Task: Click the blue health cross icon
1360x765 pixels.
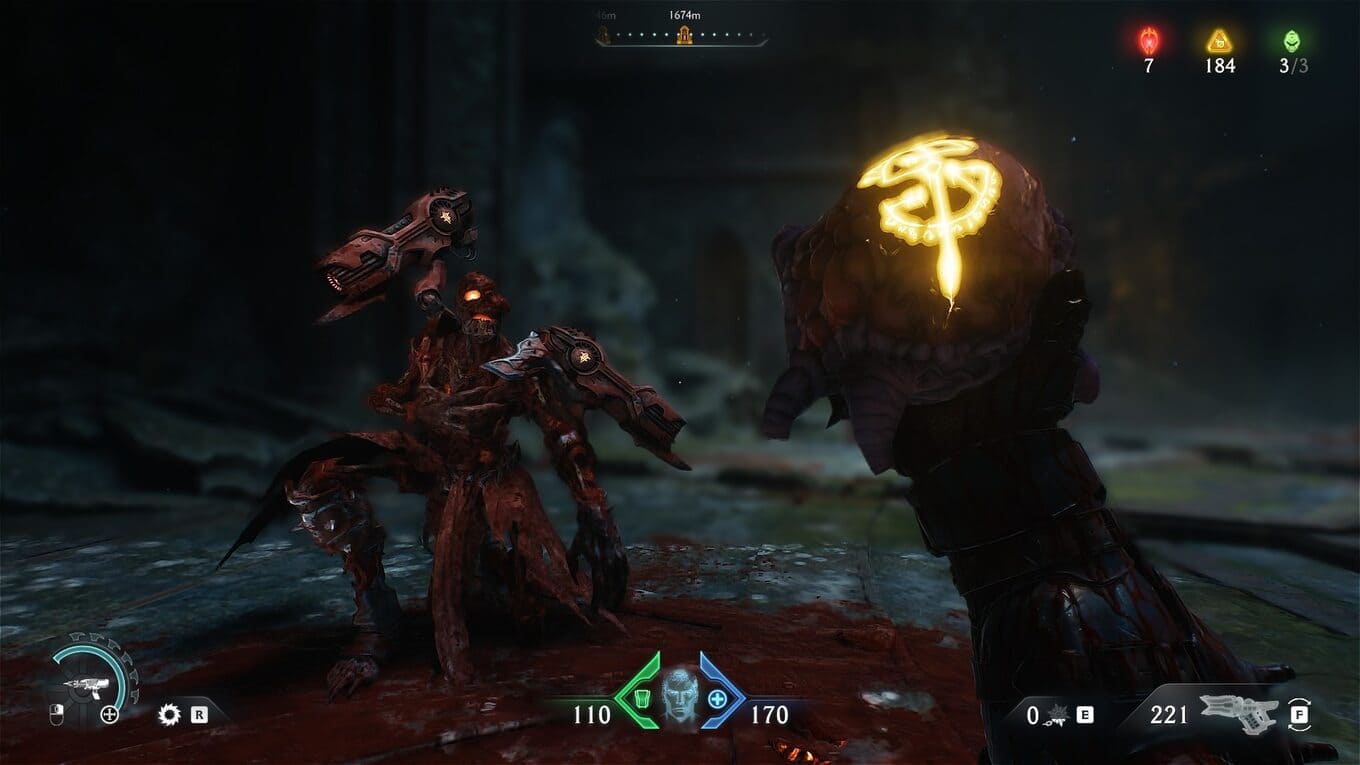Action: click(x=717, y=697)
